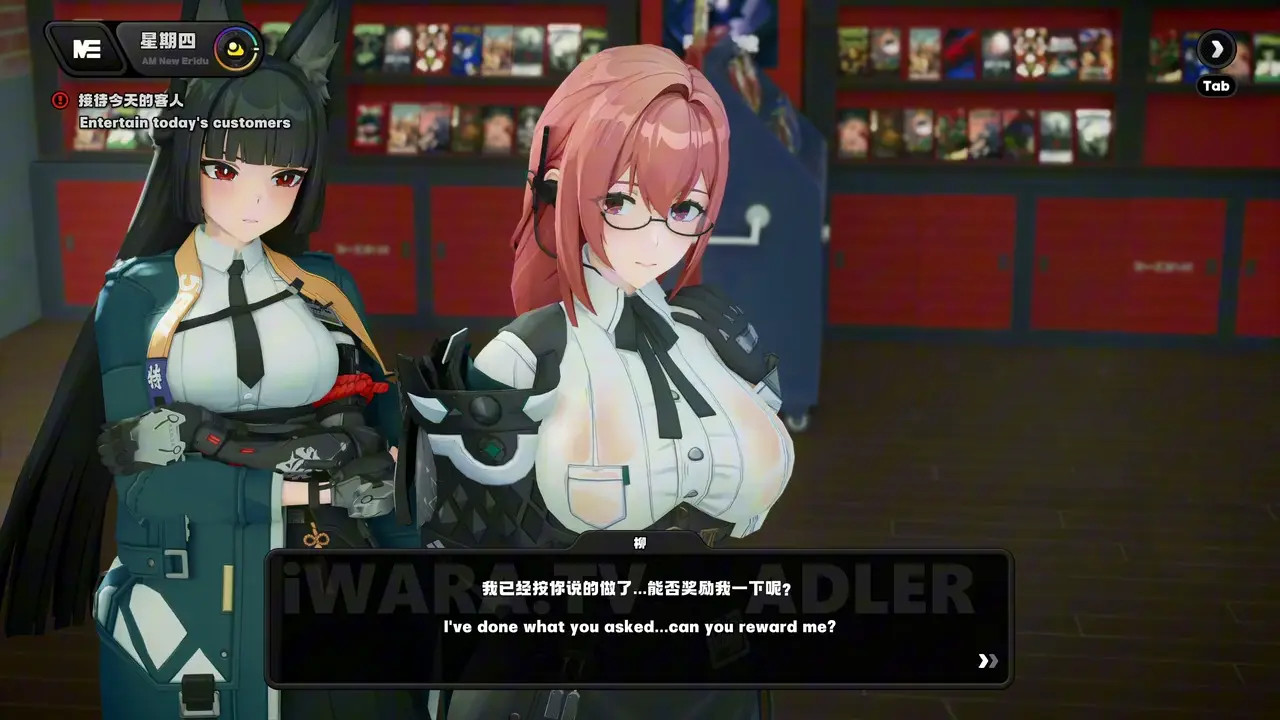Select the Entertain today's customers objective
Image resolution: width=1280 pixels, height=720 pixels.
(184, 122)
